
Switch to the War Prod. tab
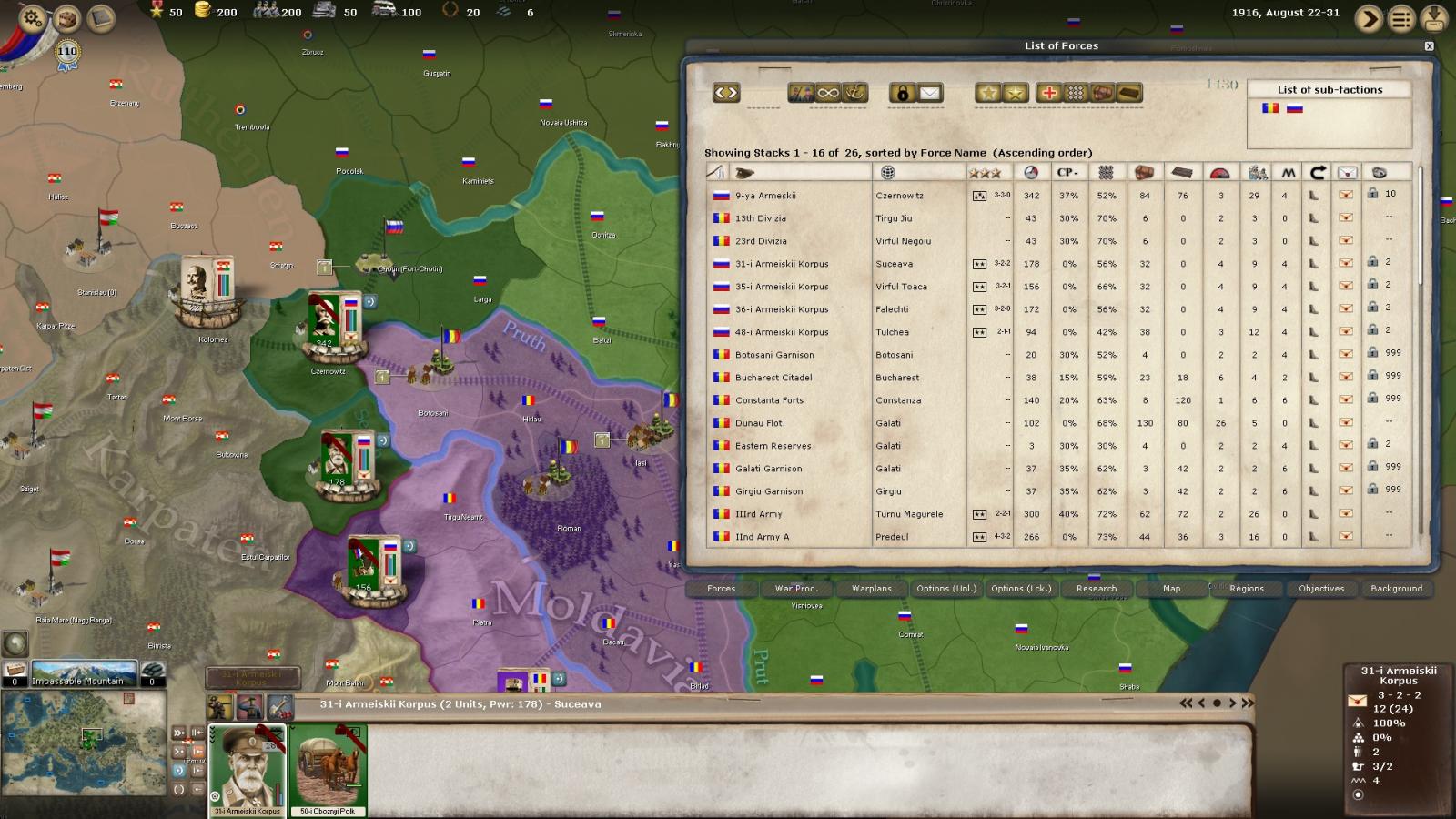[795, 589]
